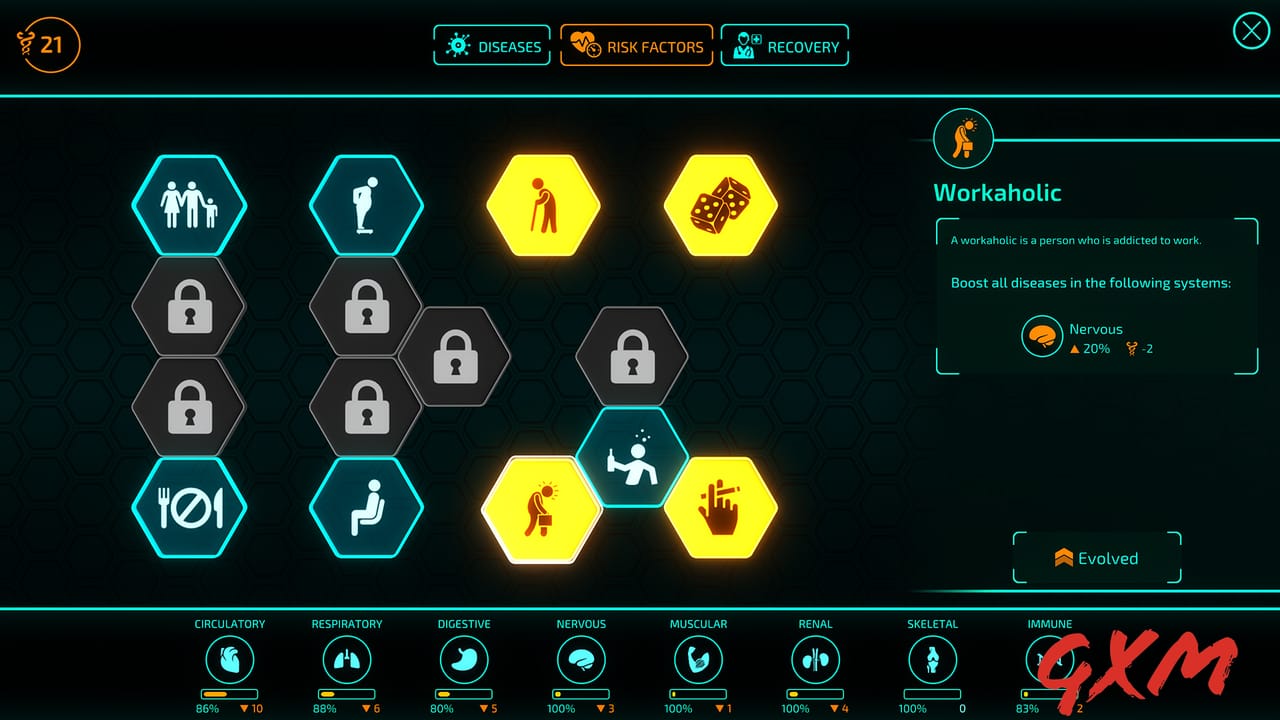This screenshot has width=1280, height=720.
Task: Click the Circulatory heart system icon
Action: point(230,660)
